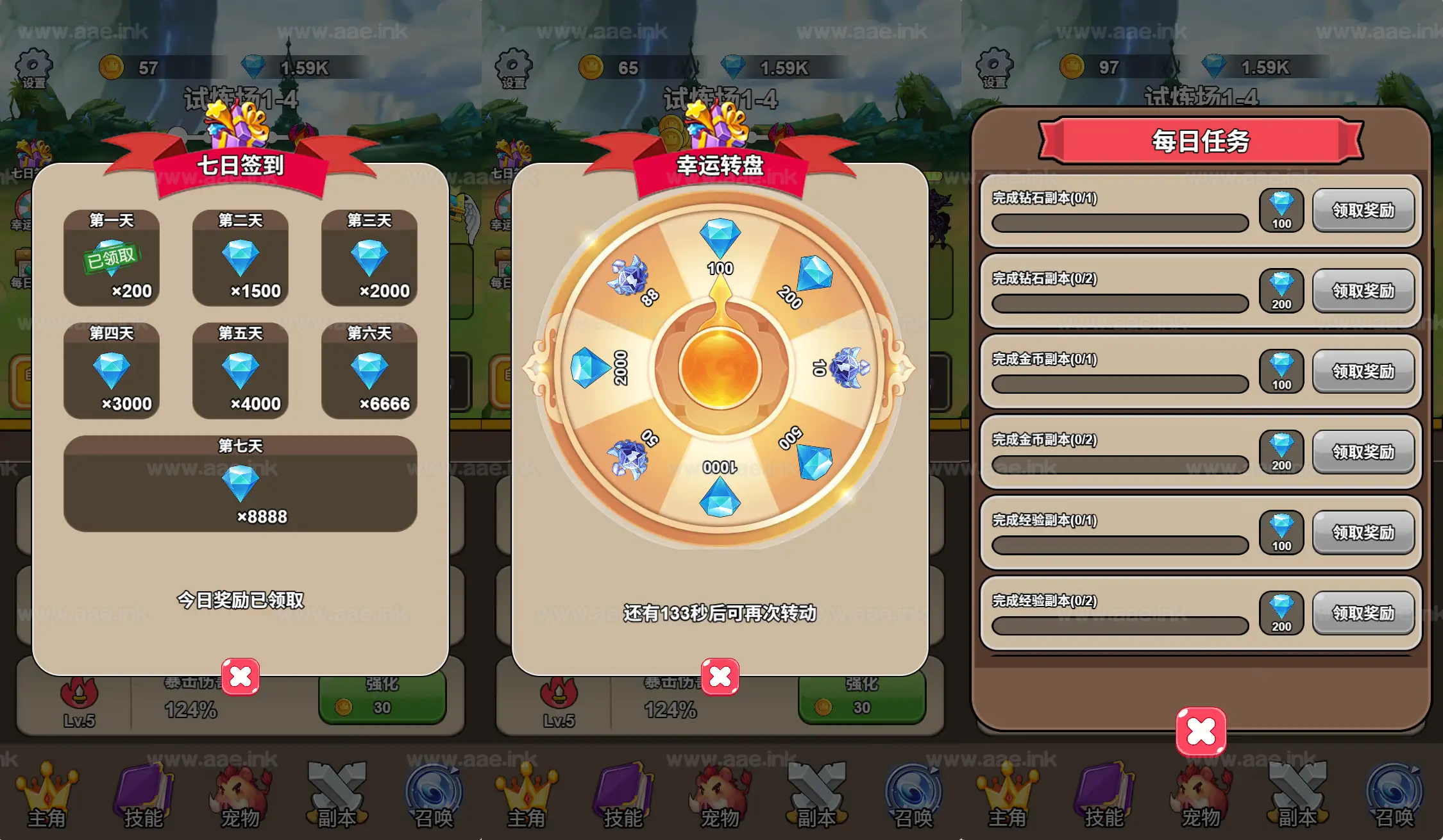Screen dimensions: 1443x840
Task: Spin the lucky wheel's orange center orb
Action: click(720, 369)
